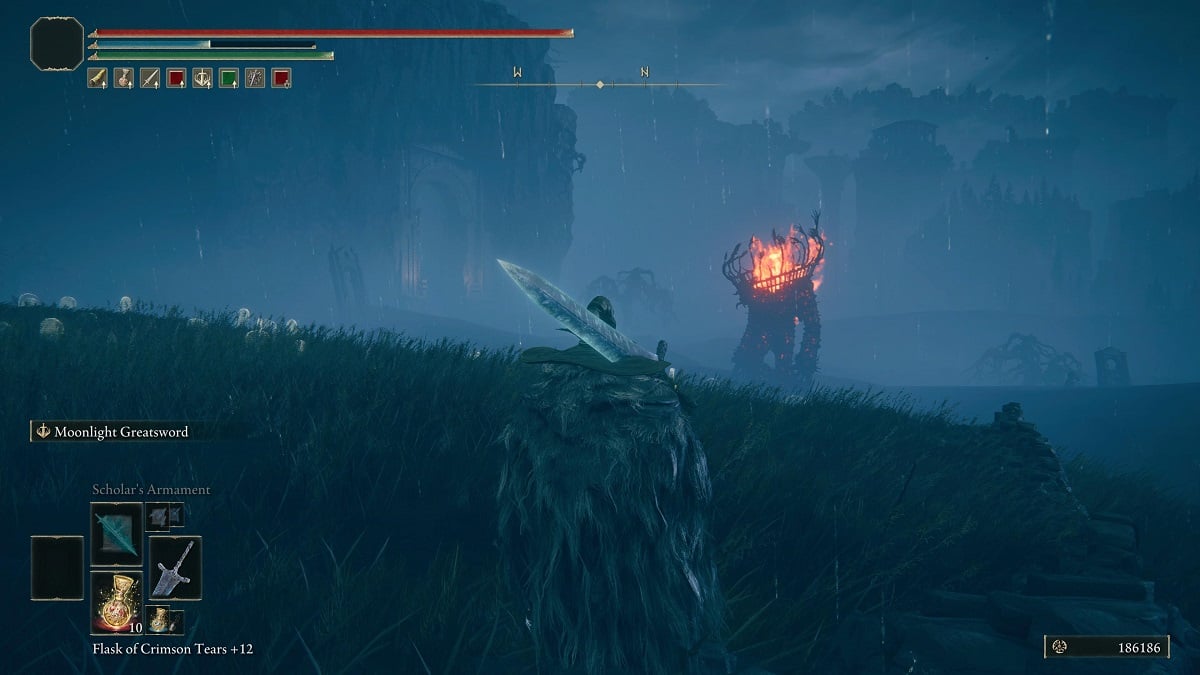1200x675 pixels.
Task: Check the sword-and-shield buff icon
Action: [203, 77]
